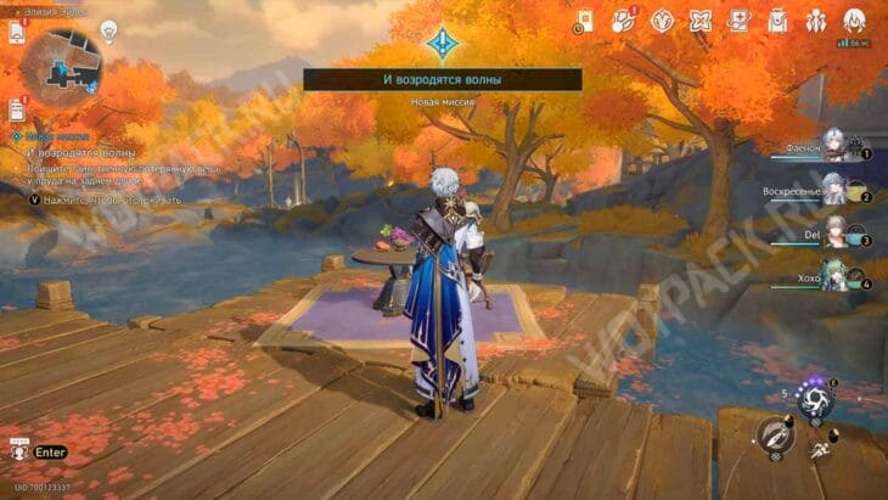Image resolution: width=888 pixels, height=500 pixels.
Task: Select the tracked mission "И возродятся волны"
Action: pyautogui.click(x=80, y=153)
